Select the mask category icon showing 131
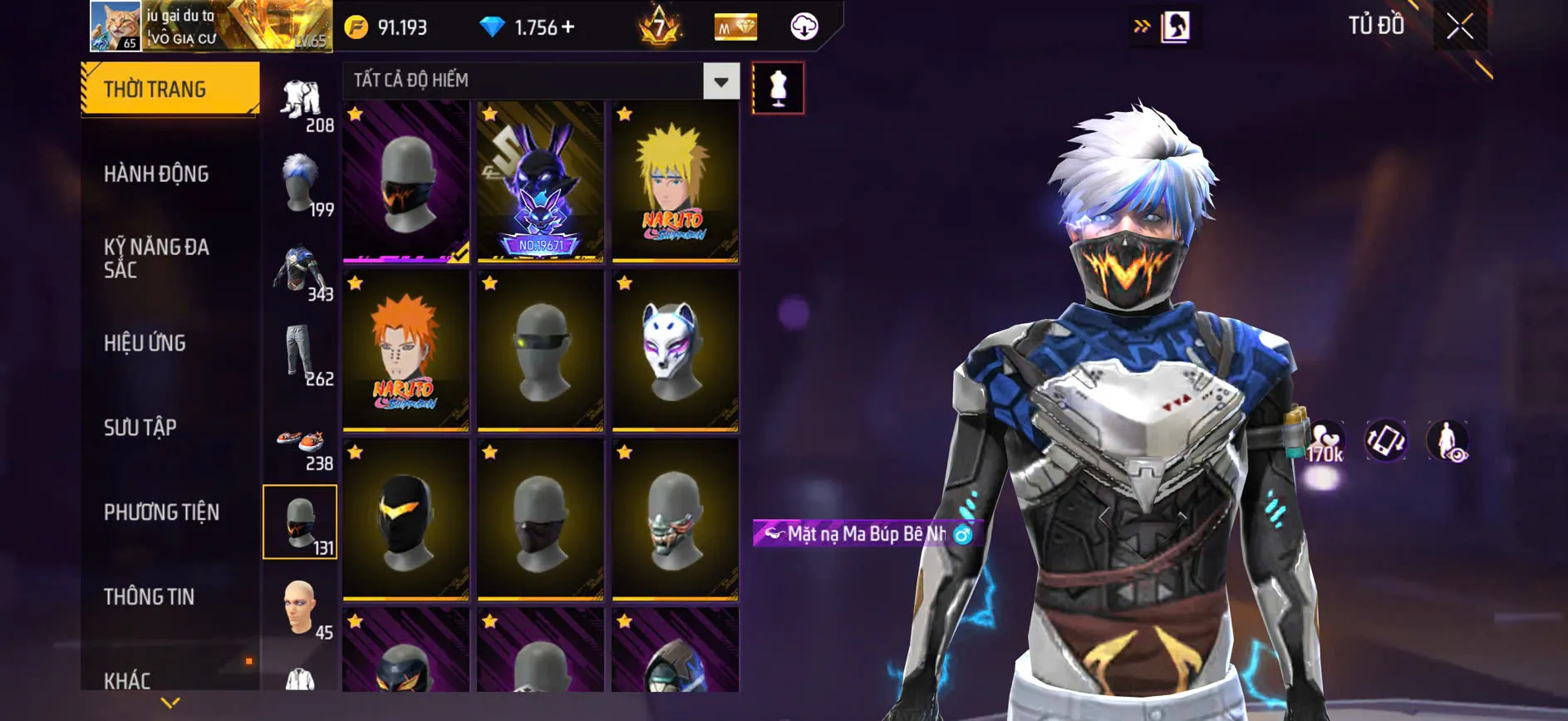 tap(301, 519)
